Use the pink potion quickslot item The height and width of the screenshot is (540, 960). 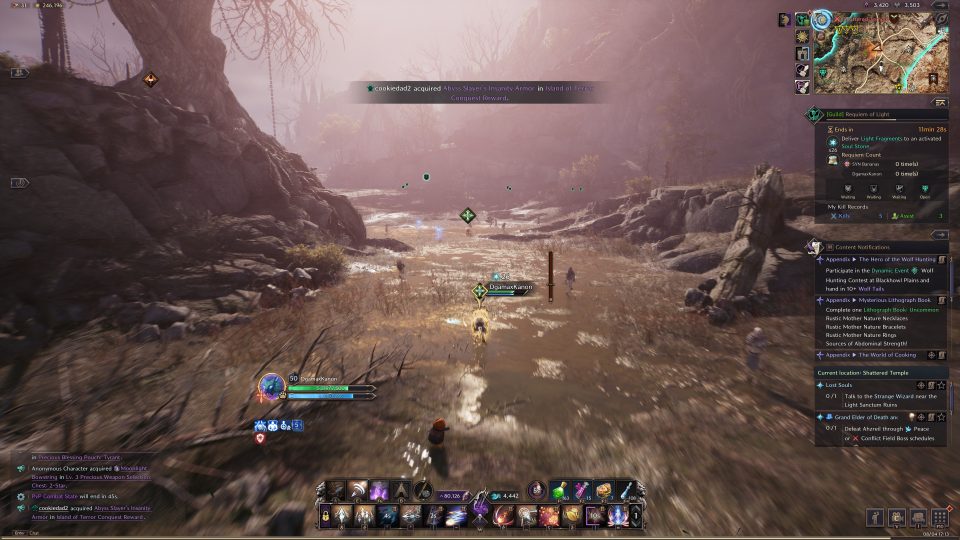point(580,490)
